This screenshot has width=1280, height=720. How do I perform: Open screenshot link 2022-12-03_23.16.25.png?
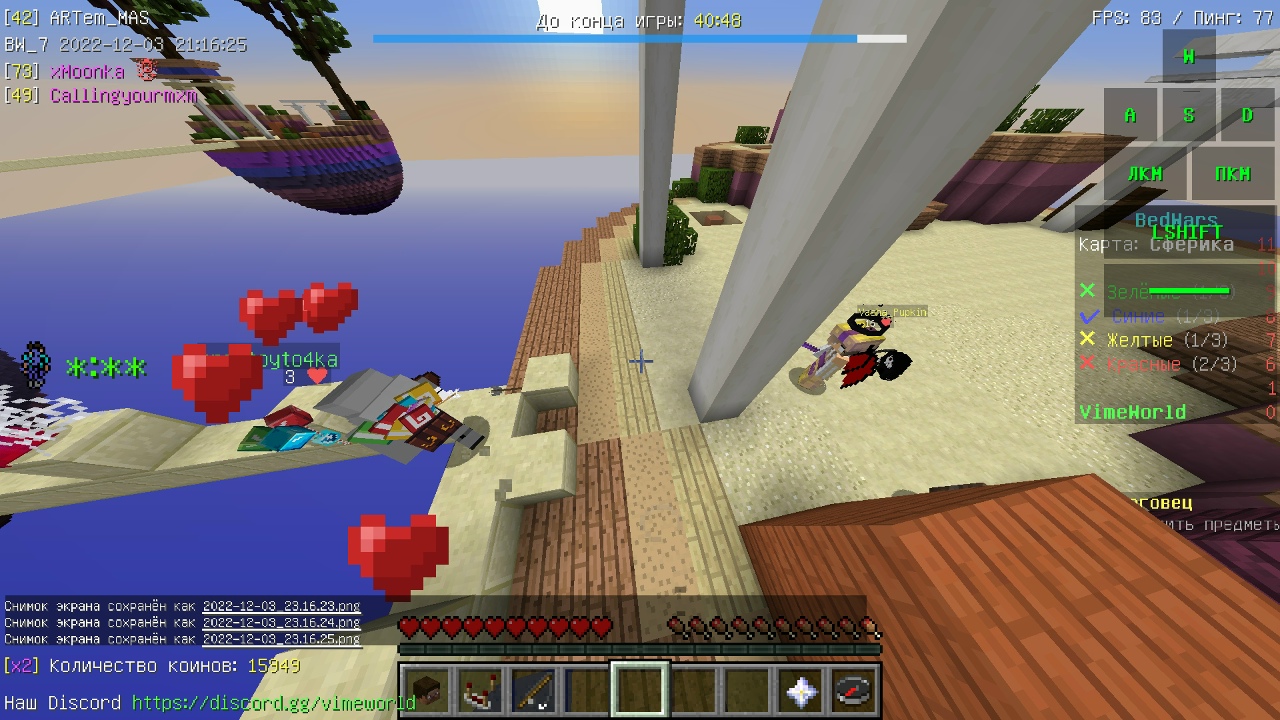point(281,638)
